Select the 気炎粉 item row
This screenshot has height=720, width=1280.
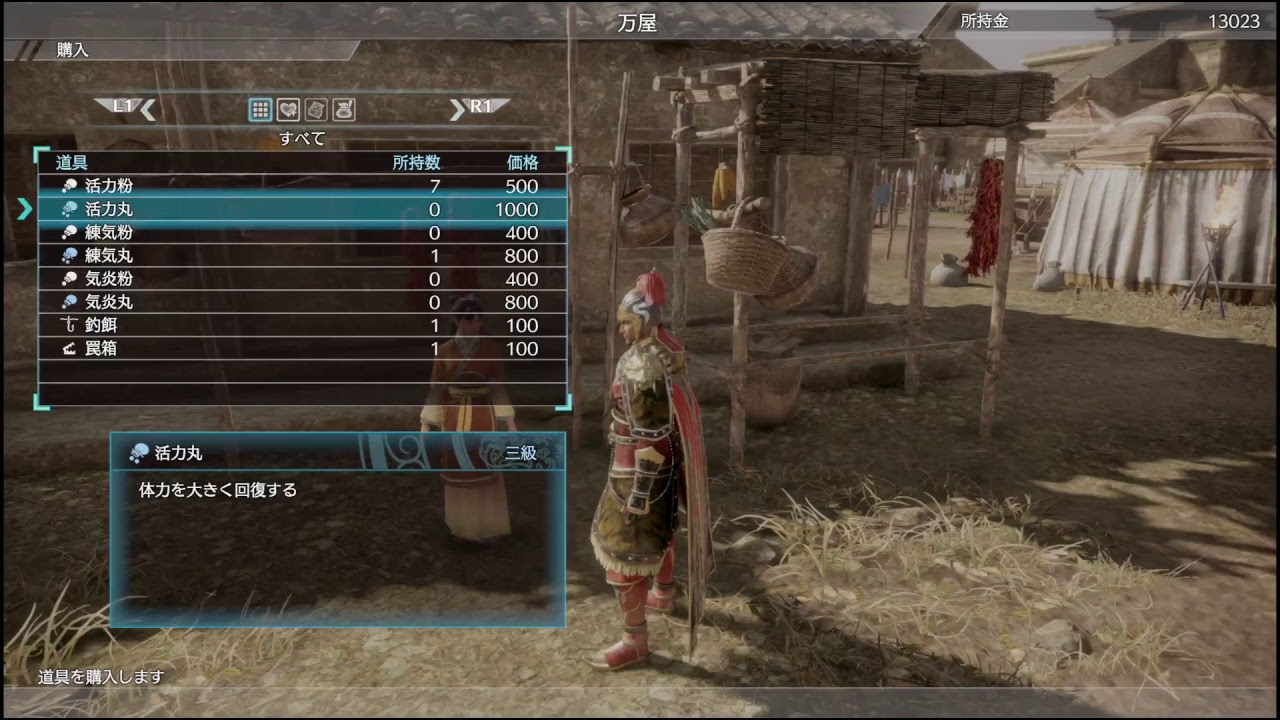(300, 279)
